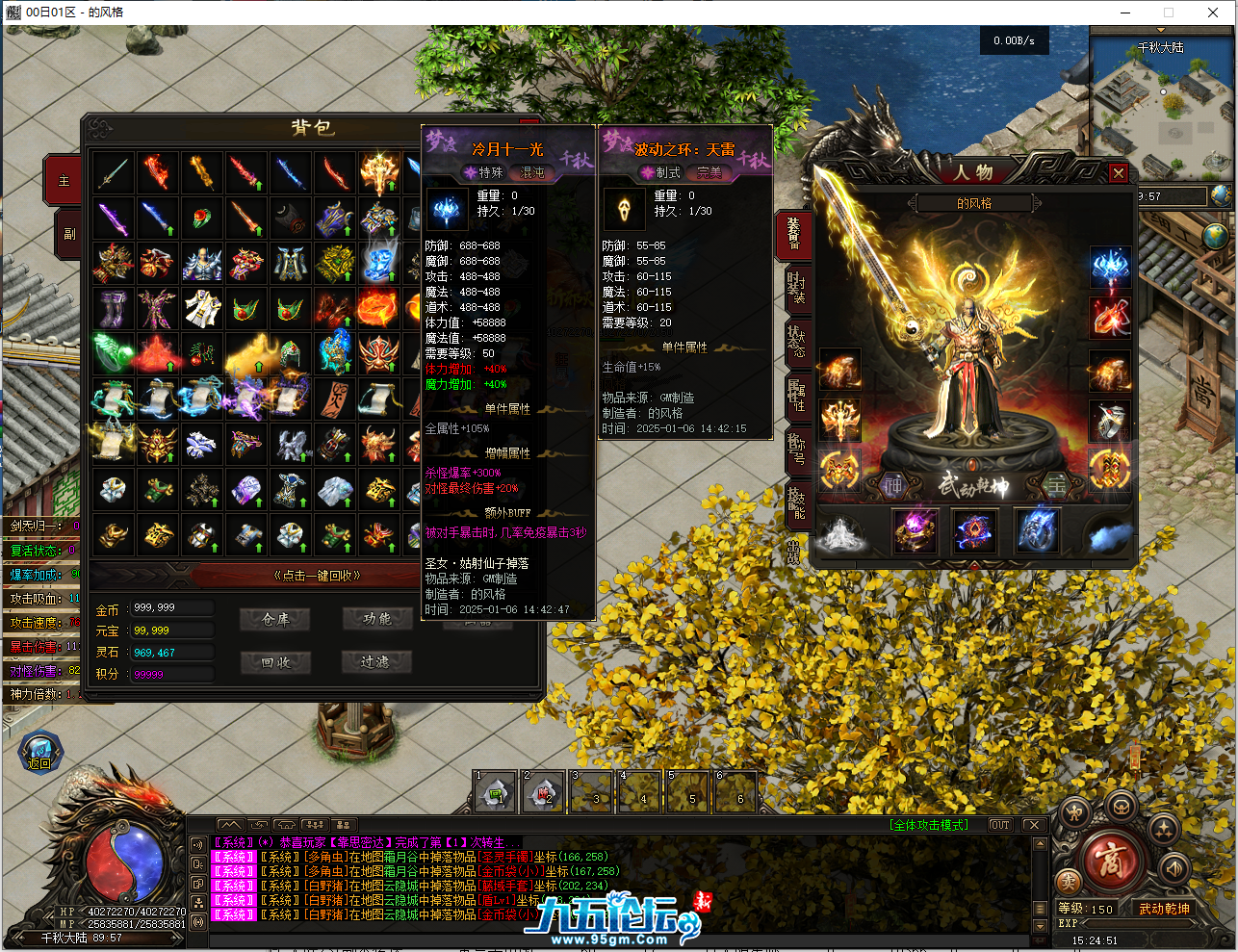Close the 人物 character panel
Viewport: 1238px width, 952px height.
[x=1118, y=172]
